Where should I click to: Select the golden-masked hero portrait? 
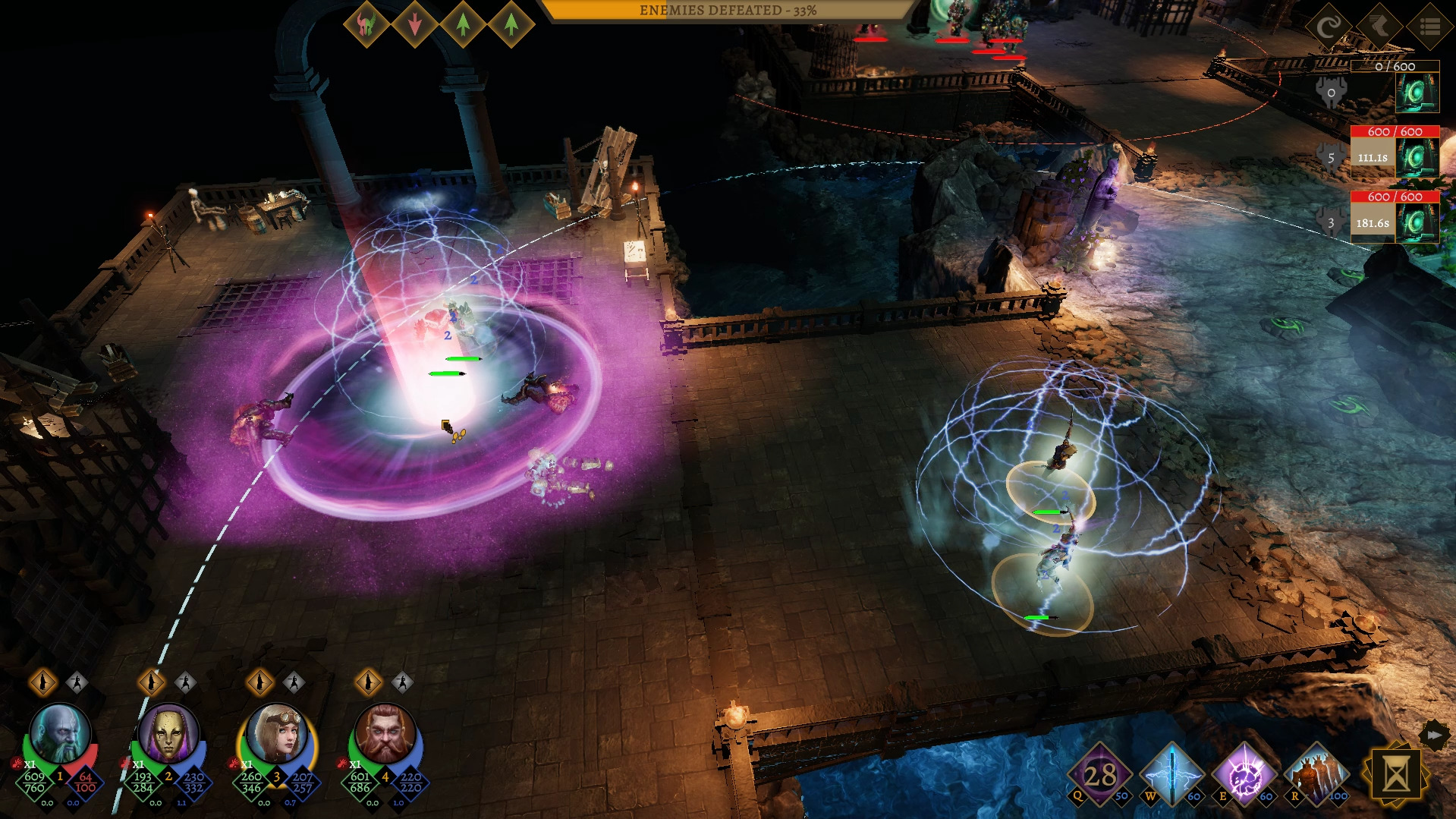(168, 733)
